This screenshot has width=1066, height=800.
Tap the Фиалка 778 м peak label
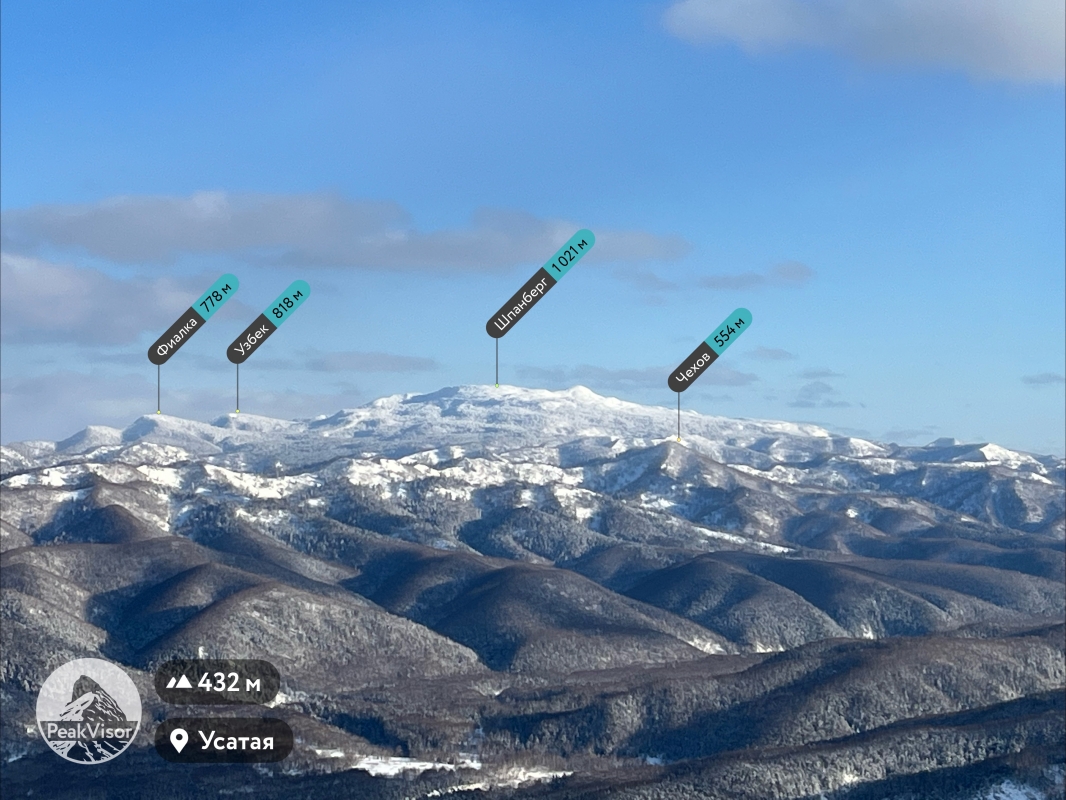[x=193, y=319]
